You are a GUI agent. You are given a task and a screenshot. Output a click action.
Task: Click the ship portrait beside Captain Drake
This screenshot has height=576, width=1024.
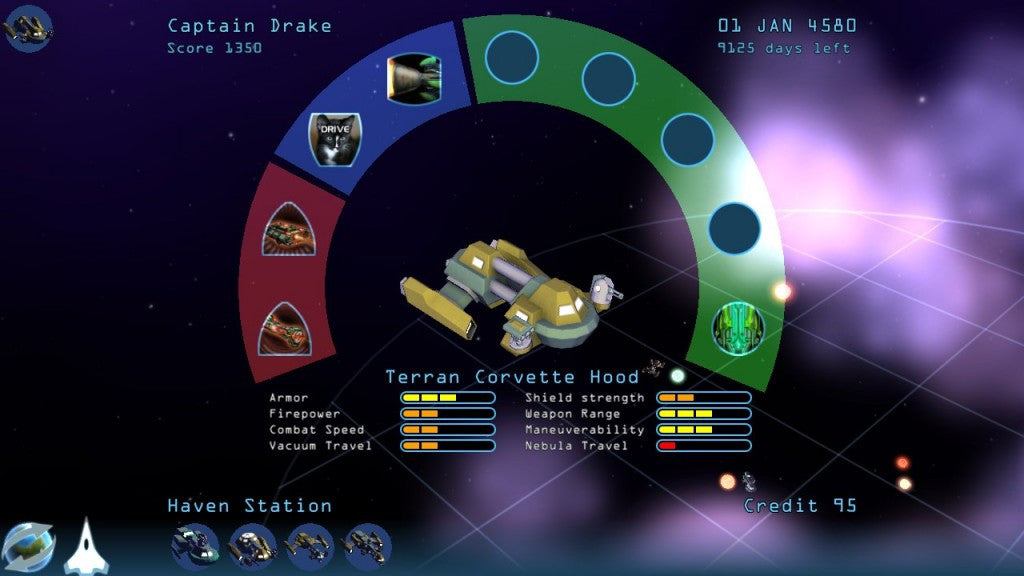(x=28, y=28)
